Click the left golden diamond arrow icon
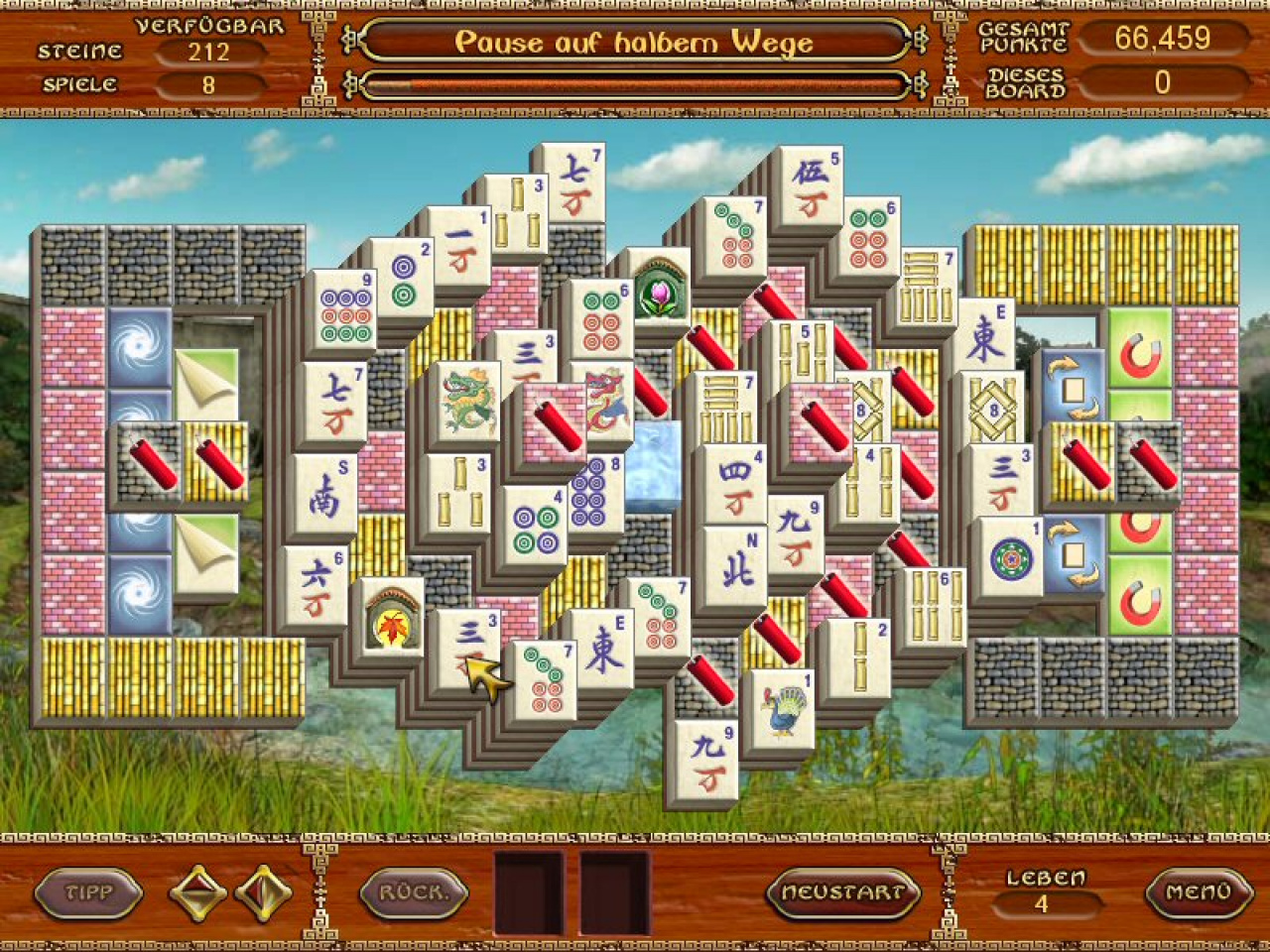The image size is (1270, 952). click(196, 892)
